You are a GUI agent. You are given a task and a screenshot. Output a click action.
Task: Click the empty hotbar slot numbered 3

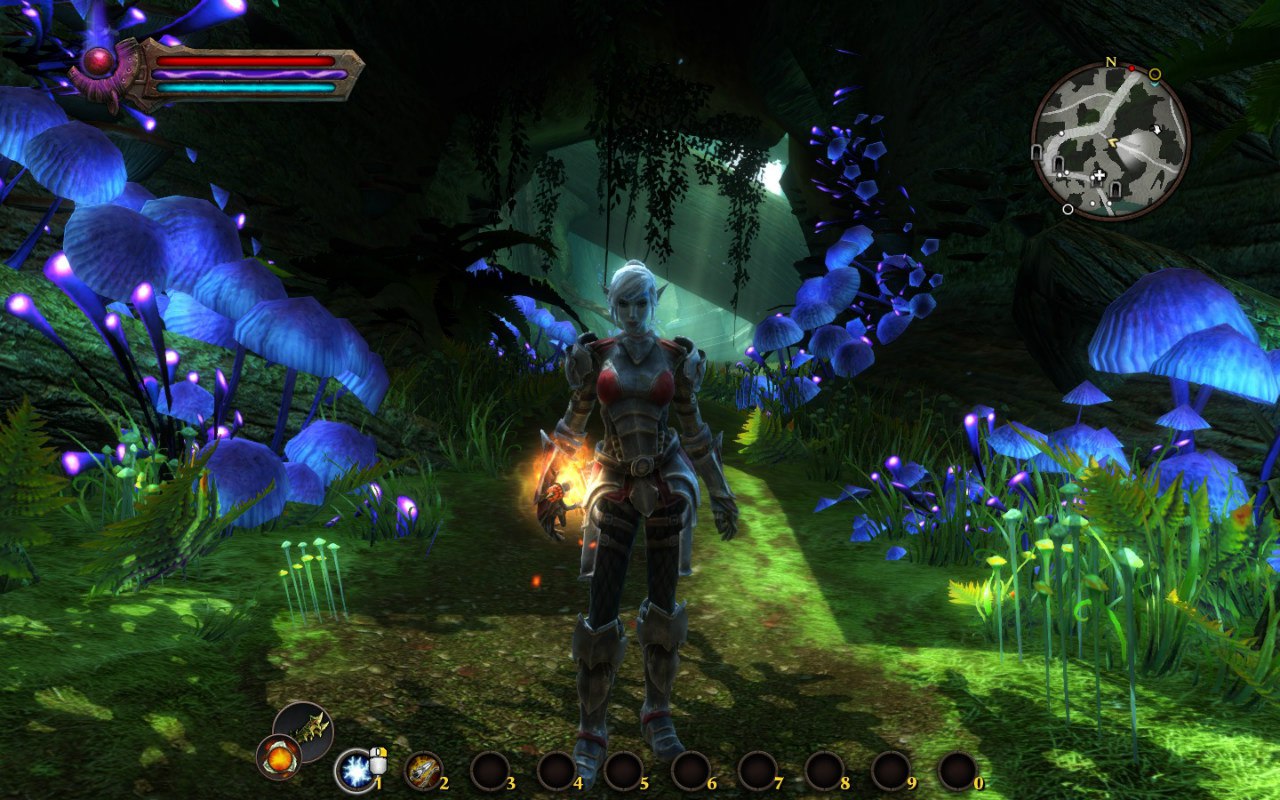point(490,770)
